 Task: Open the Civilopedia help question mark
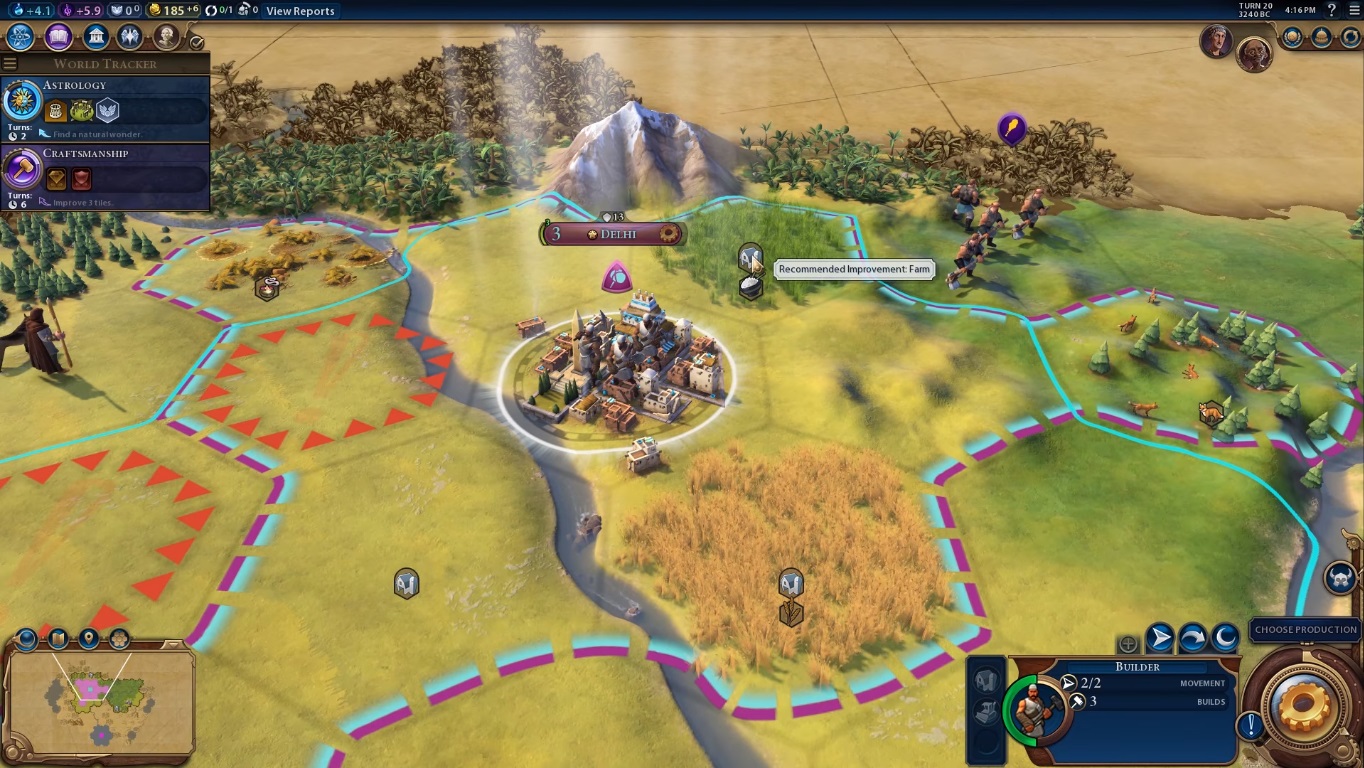tap(1331, 10)
